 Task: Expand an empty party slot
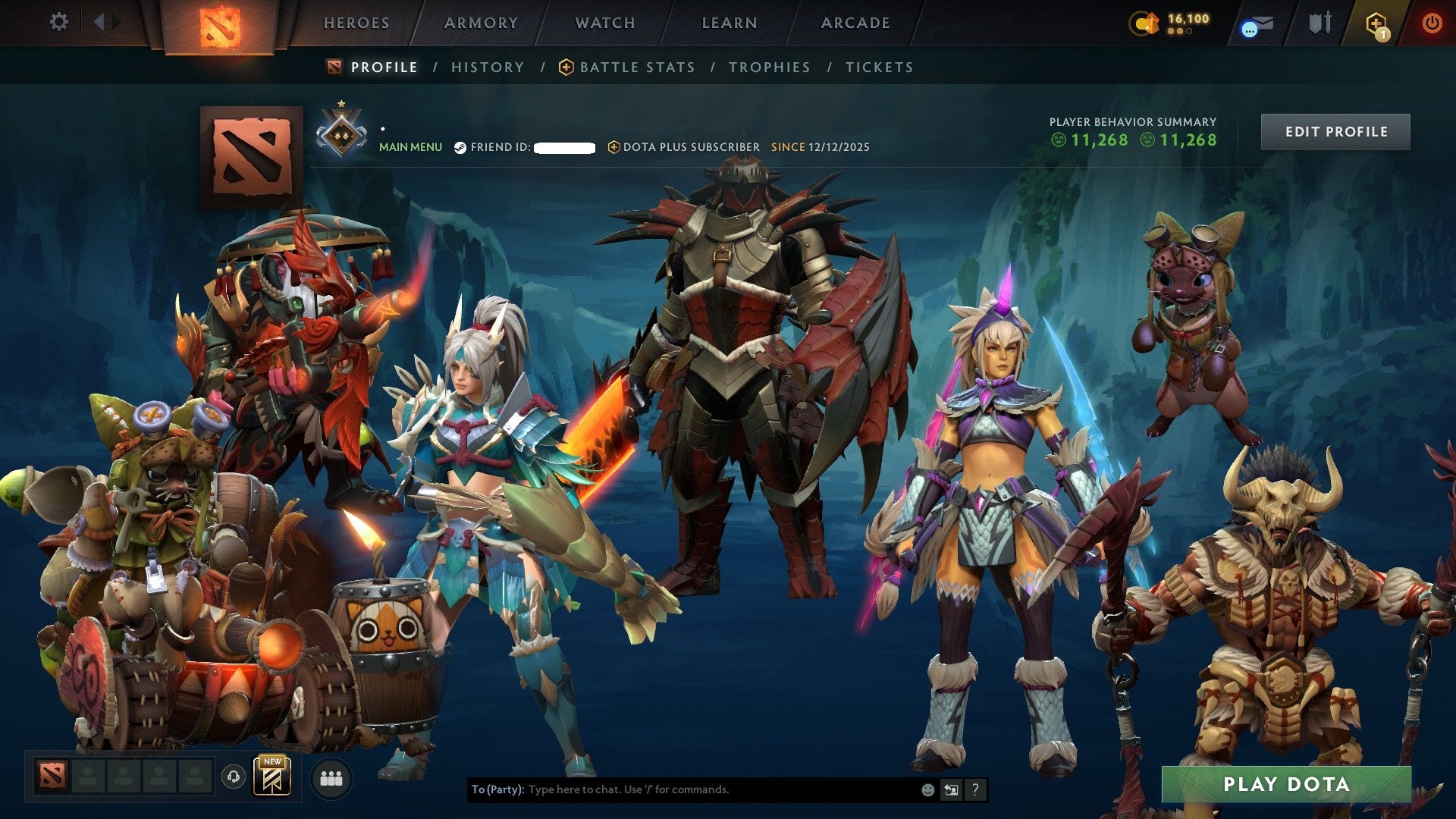88,777
